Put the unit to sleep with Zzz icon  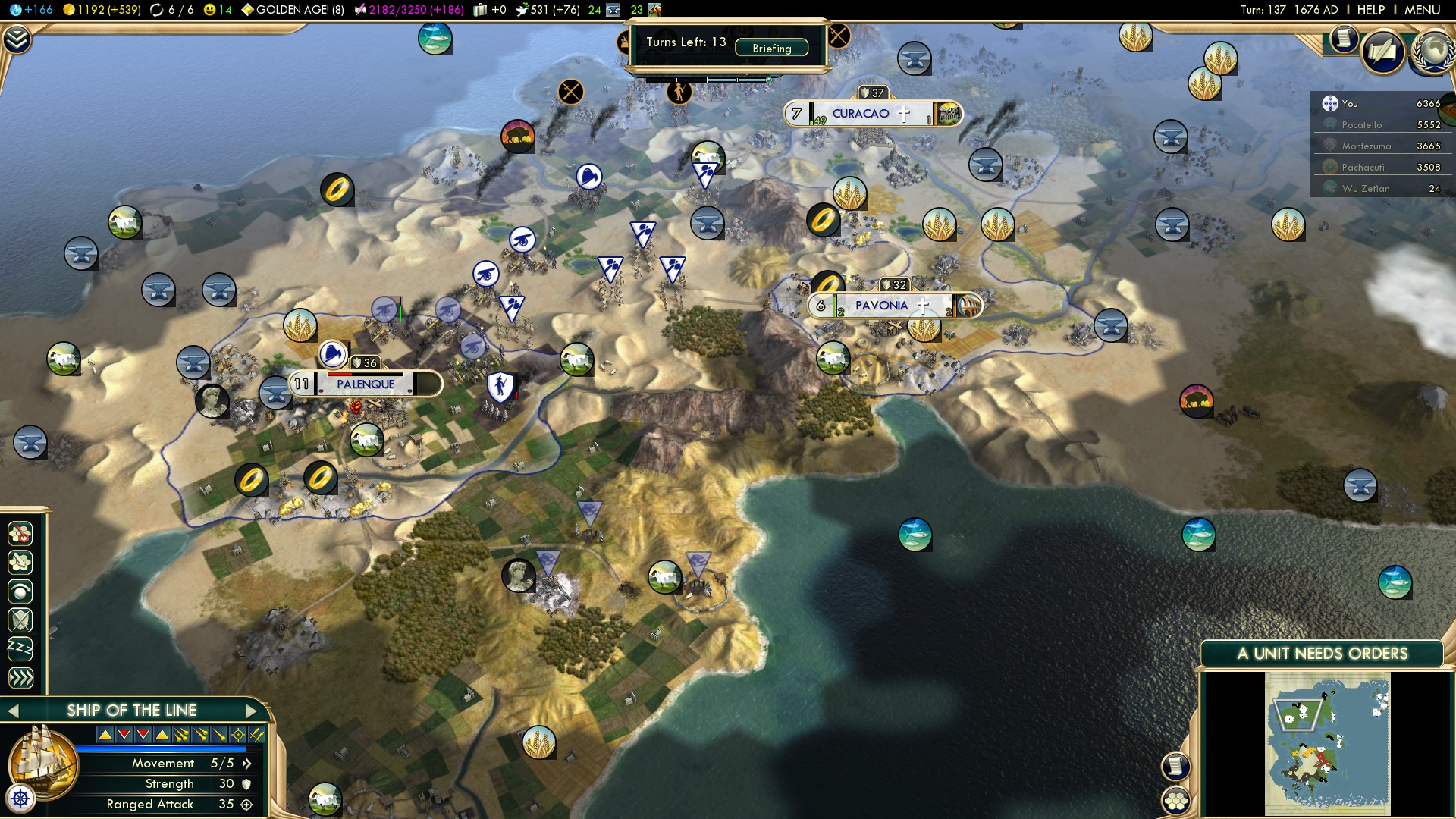[x=20, y=648]
